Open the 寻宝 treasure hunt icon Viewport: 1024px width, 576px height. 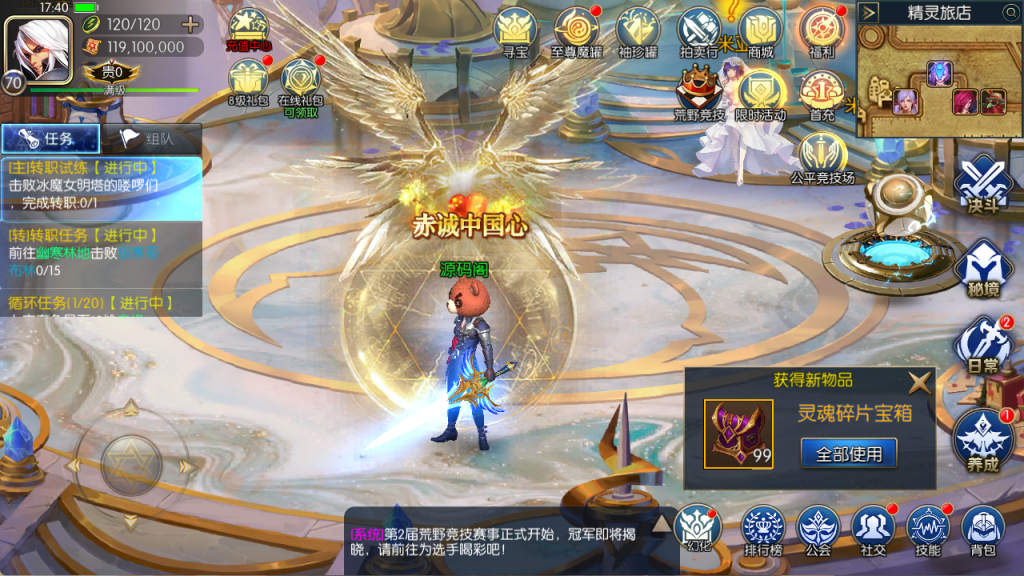[516, 30]
